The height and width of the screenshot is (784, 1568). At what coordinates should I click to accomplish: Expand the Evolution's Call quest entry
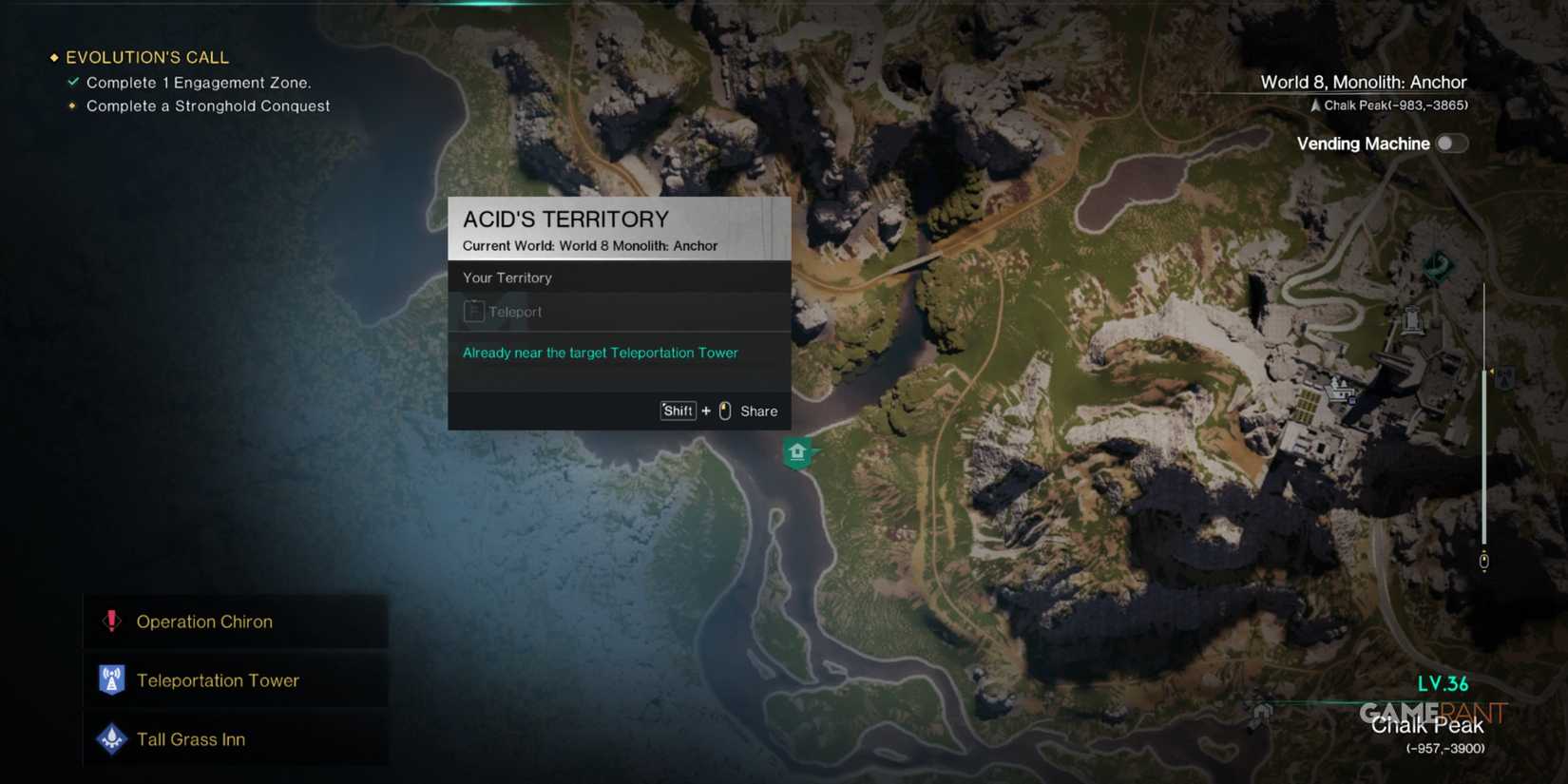tap(147, 57)
